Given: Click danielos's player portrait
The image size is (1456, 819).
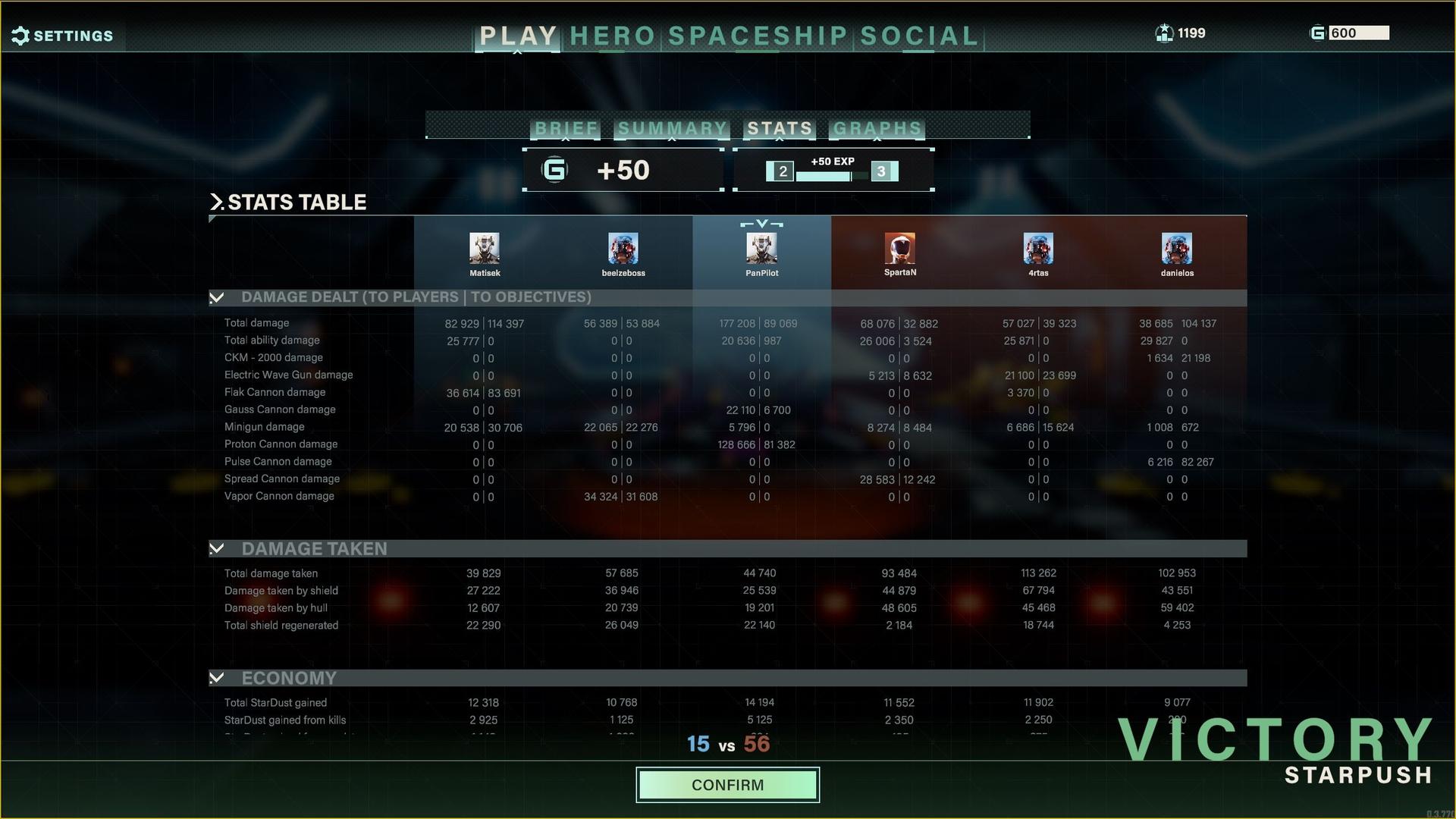Looking at the screenshot, I should 1177,248.
